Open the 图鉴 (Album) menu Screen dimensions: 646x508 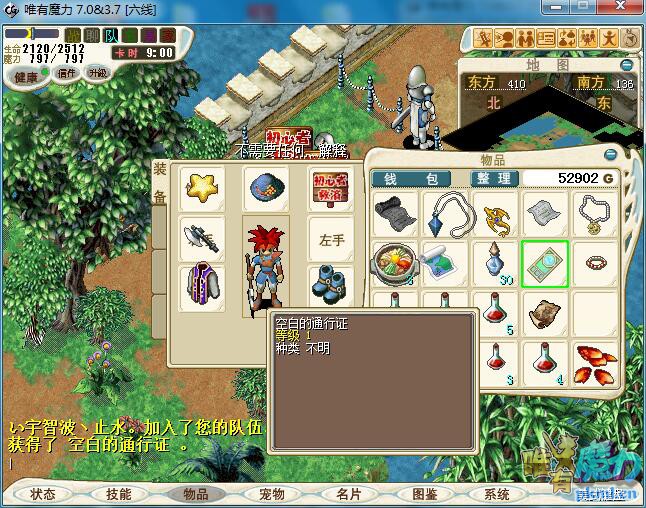coord(424,494)
